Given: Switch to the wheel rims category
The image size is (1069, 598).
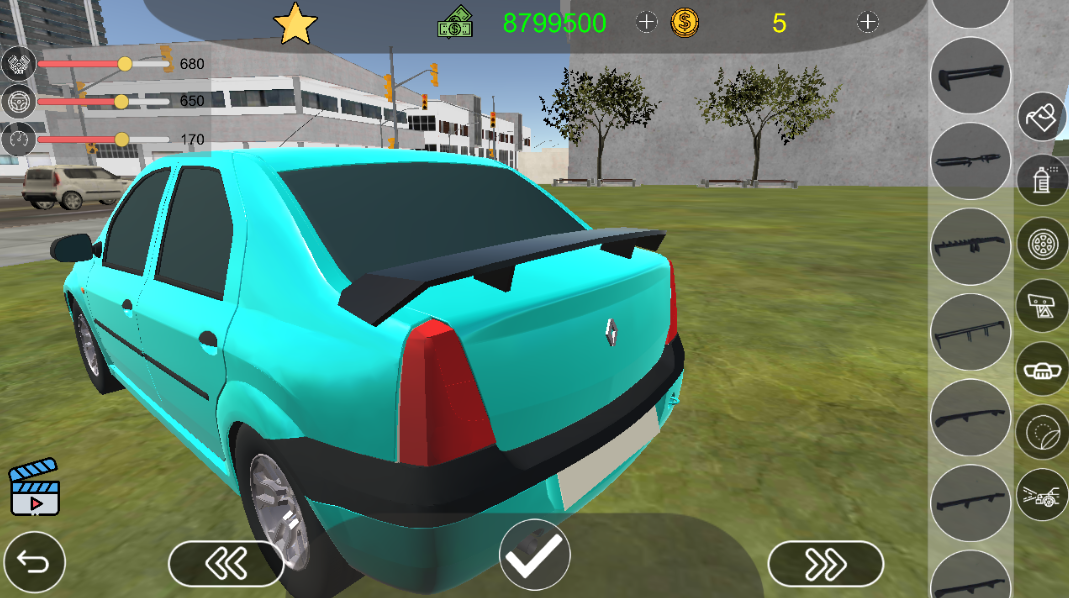Looking at the screenshot, I should tap(1042, 243).
